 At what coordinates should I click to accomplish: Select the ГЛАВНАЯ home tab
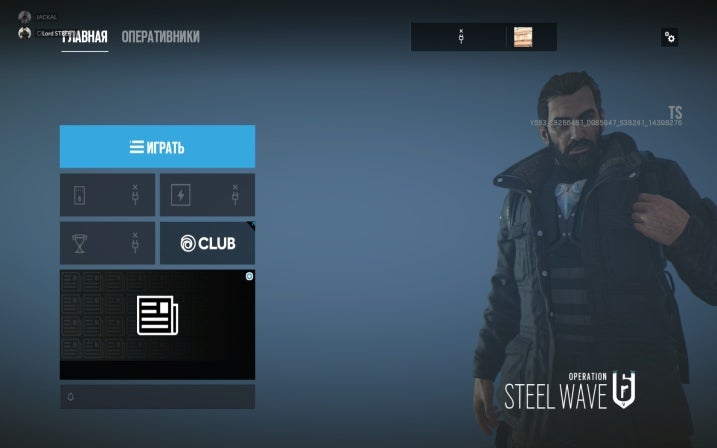(x=85, y=38)
